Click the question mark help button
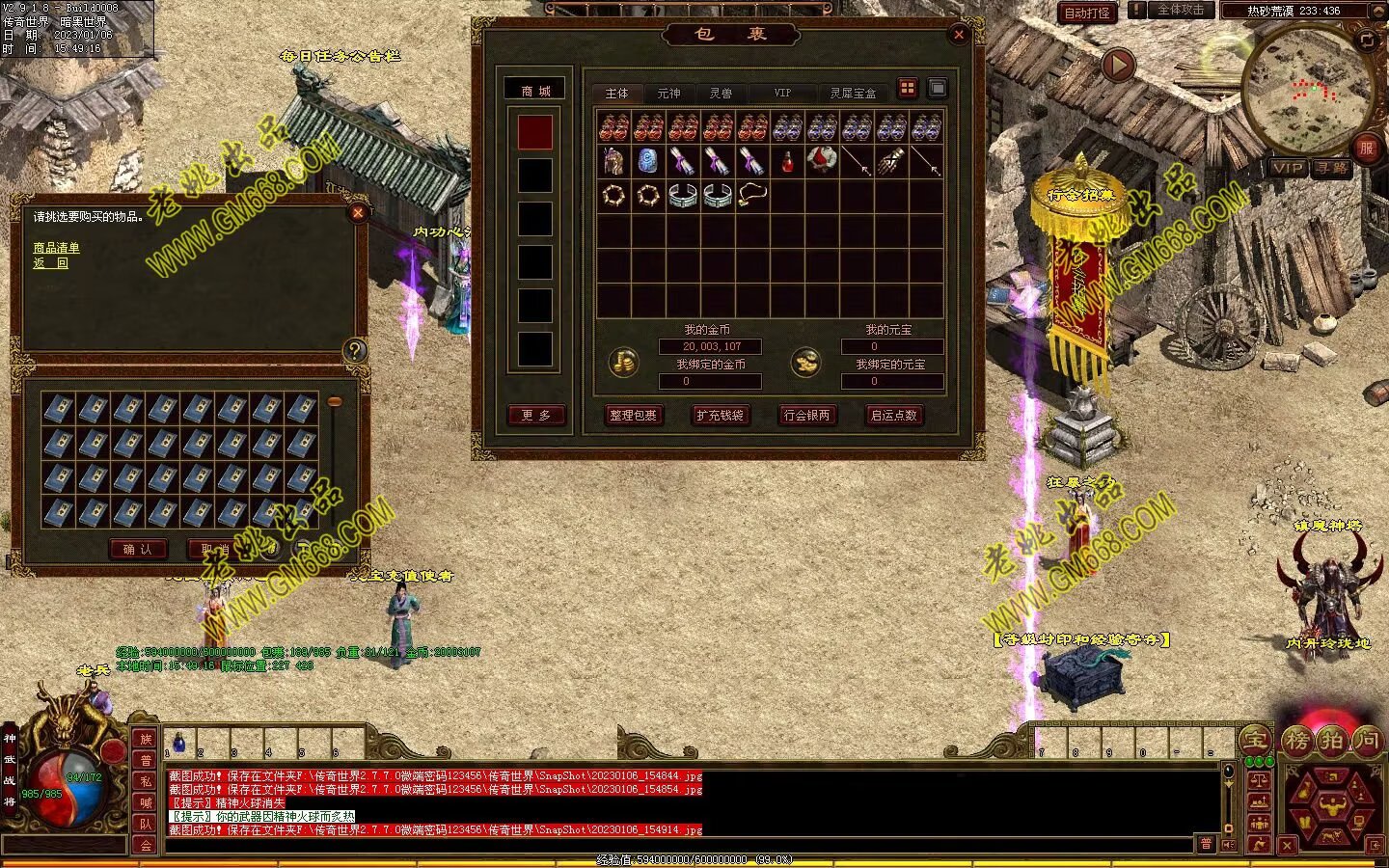The width and height of the screenshot is (1389, 868). 354,351
